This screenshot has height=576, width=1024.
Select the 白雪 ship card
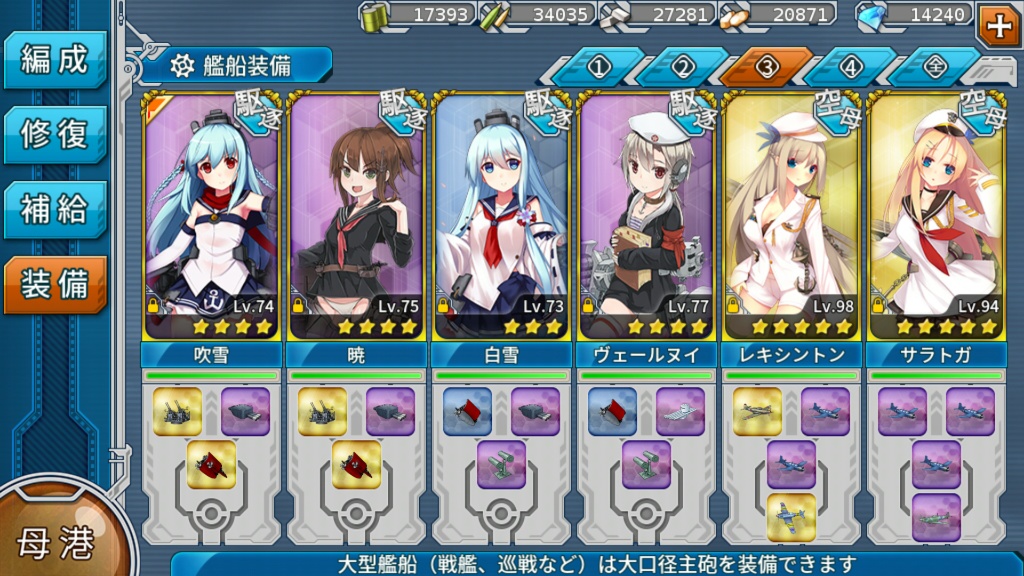pyautogui.click(x=501, y=216)
